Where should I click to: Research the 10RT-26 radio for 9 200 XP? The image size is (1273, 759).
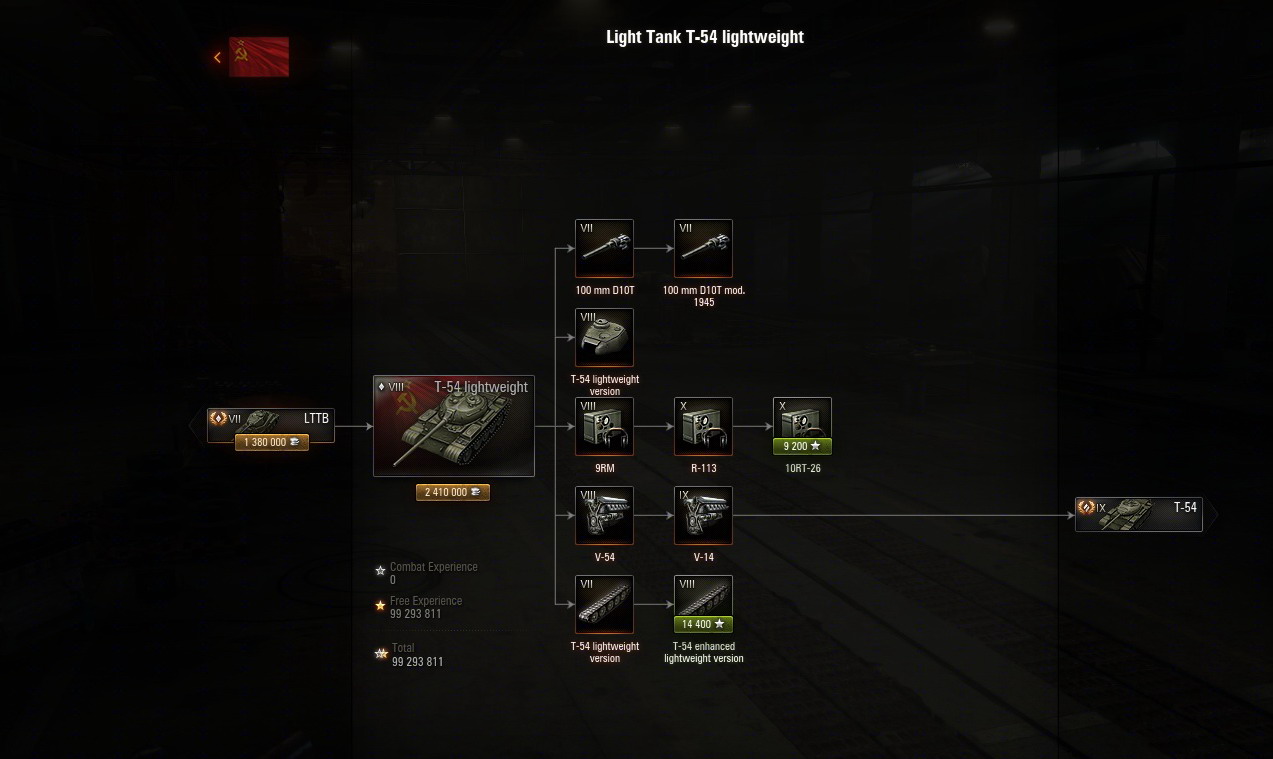(x=802, y=446)
